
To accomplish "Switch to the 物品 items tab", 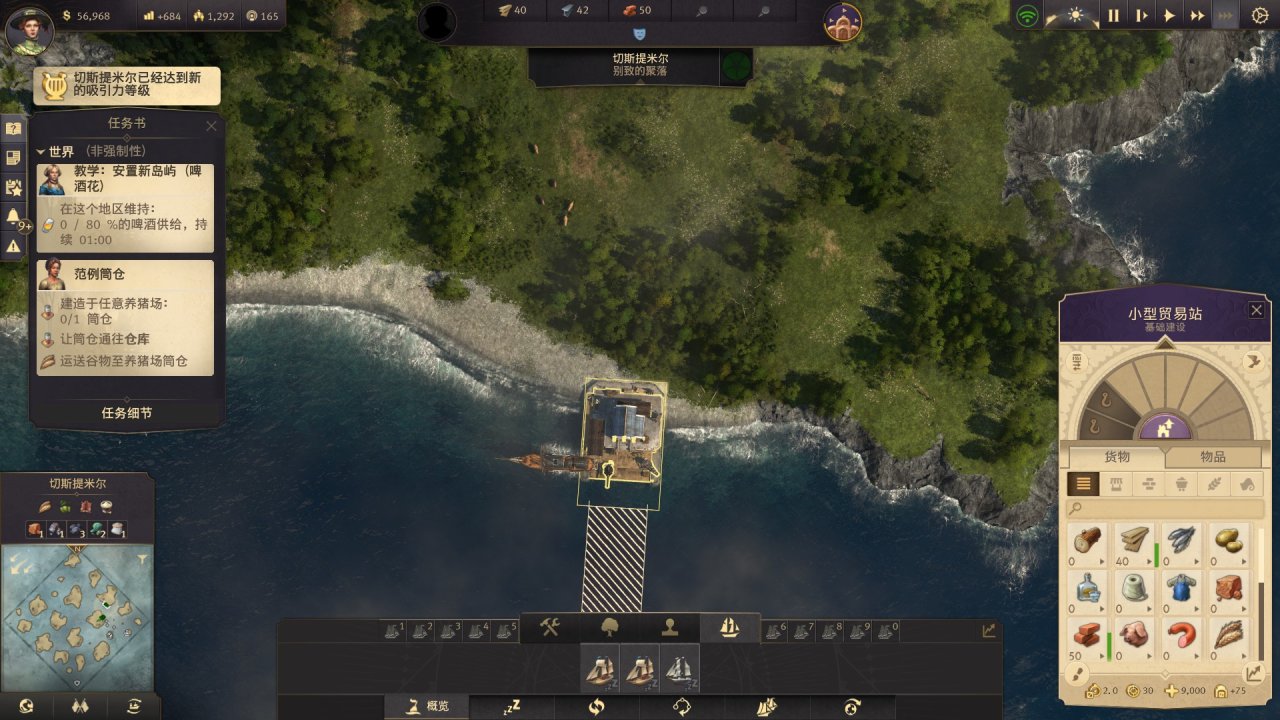I will [x=1212, y=457].
